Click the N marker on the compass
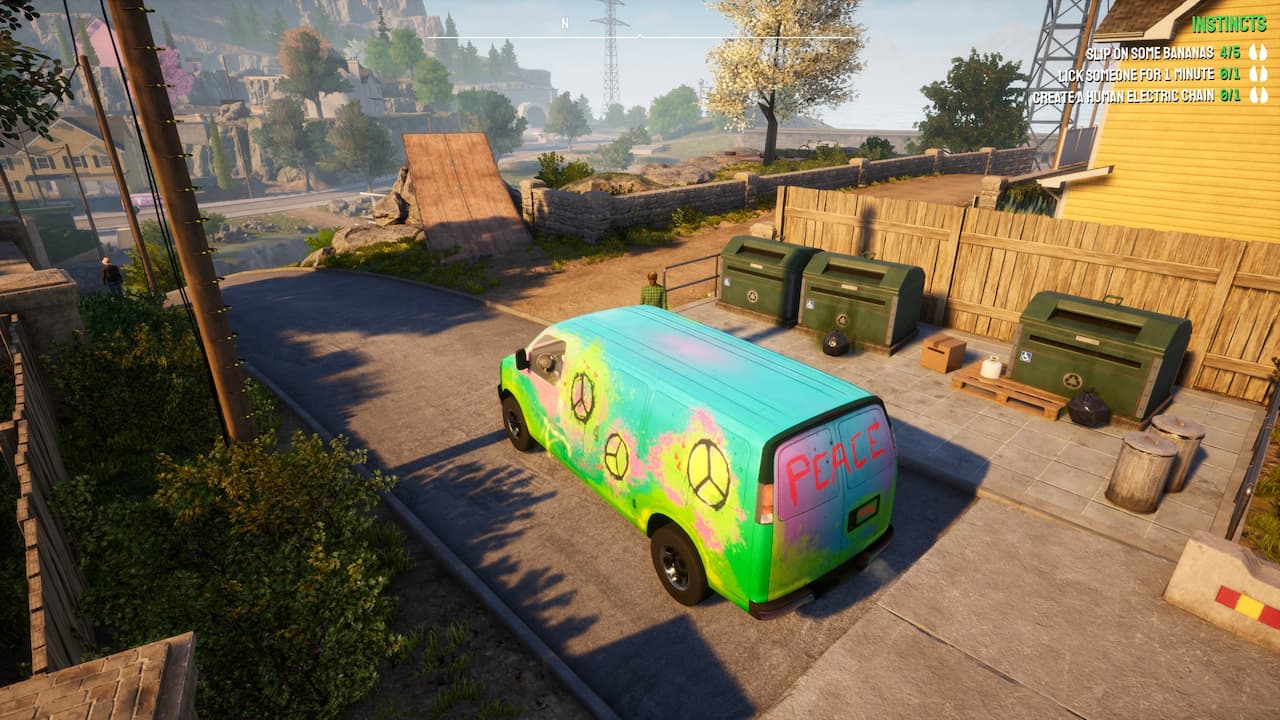Image resolution: width=1280 pixels, height=720 pixels. tap(565, 22)
